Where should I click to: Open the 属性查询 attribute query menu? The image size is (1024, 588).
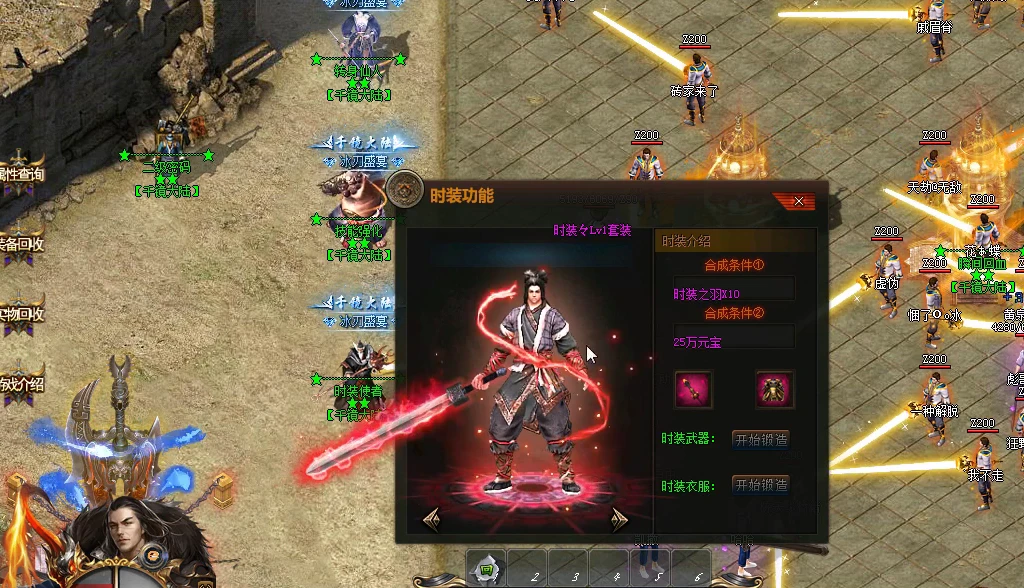[x=21, y=174]
